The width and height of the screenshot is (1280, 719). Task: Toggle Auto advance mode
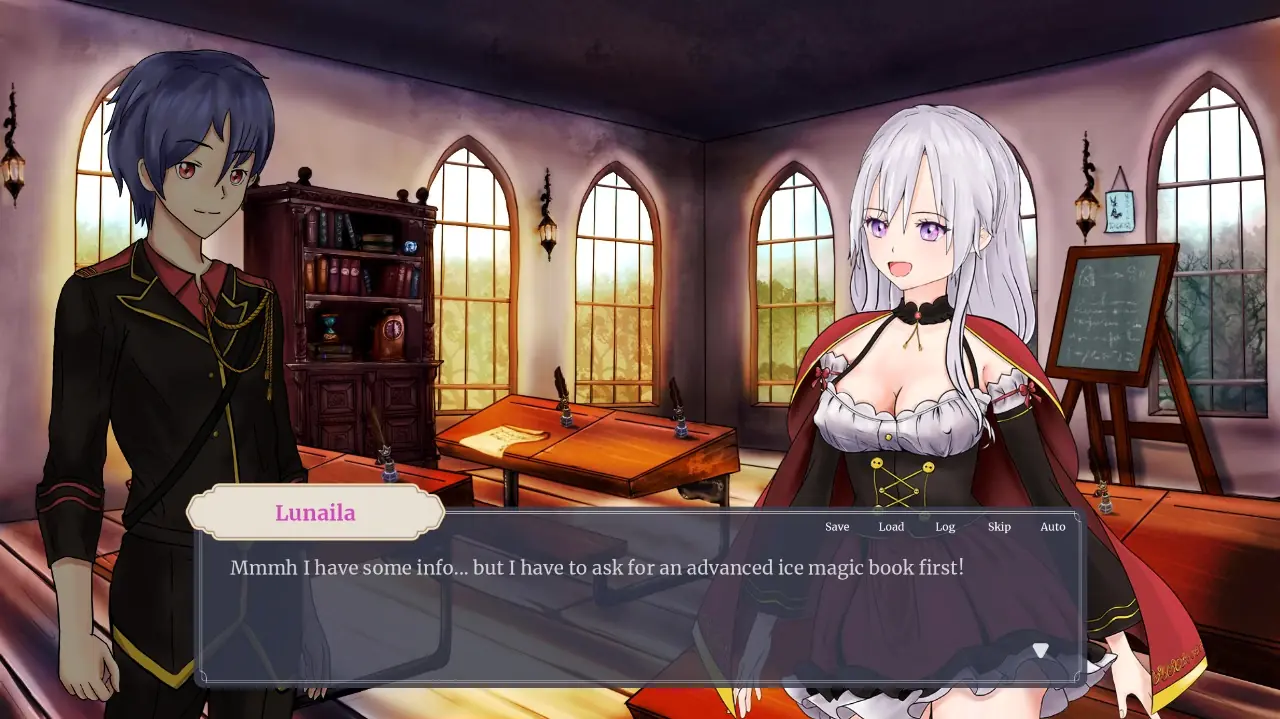coord(1053,527)
